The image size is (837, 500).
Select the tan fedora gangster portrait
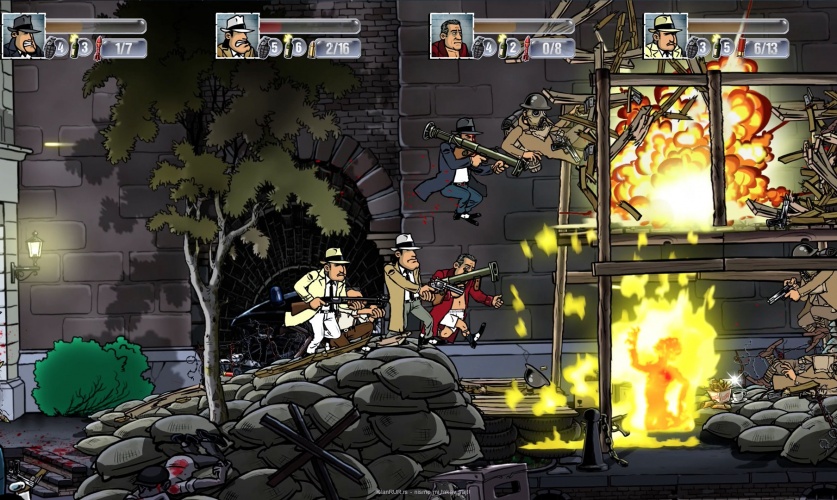(664, 35)
